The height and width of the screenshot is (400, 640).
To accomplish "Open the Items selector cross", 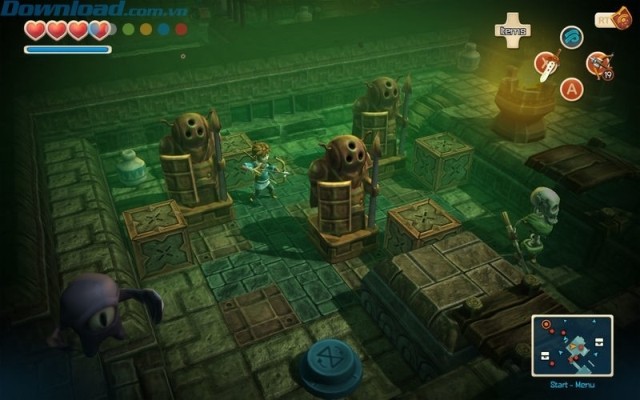I will (x=513, y=27).
